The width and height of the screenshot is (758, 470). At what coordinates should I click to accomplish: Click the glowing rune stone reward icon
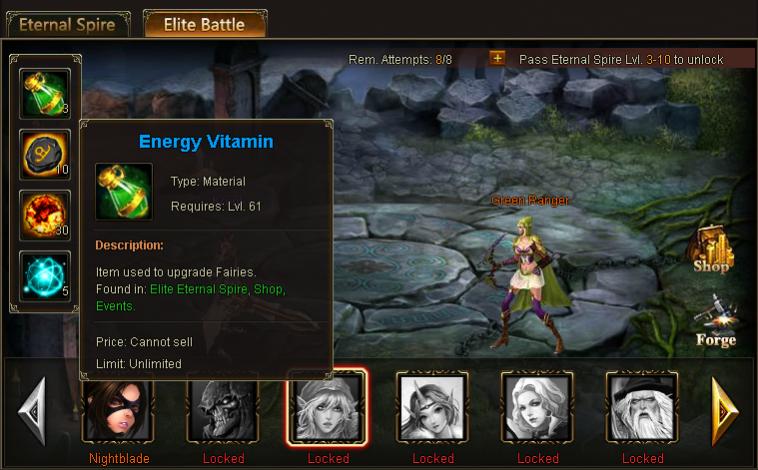pos(45,154)
